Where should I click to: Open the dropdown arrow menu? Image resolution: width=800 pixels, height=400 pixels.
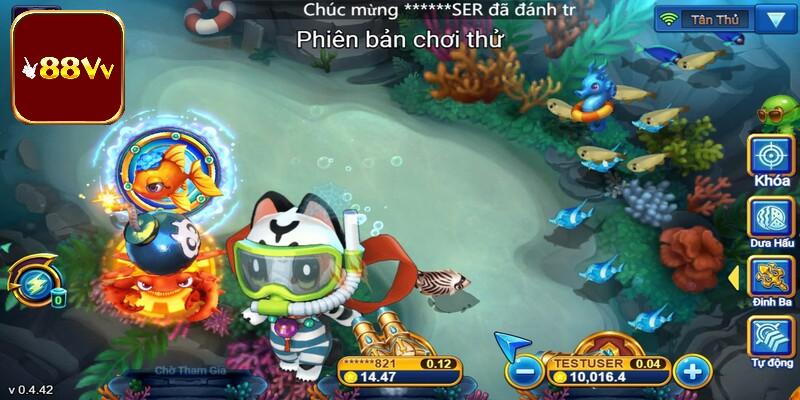[x=772, y=18]
